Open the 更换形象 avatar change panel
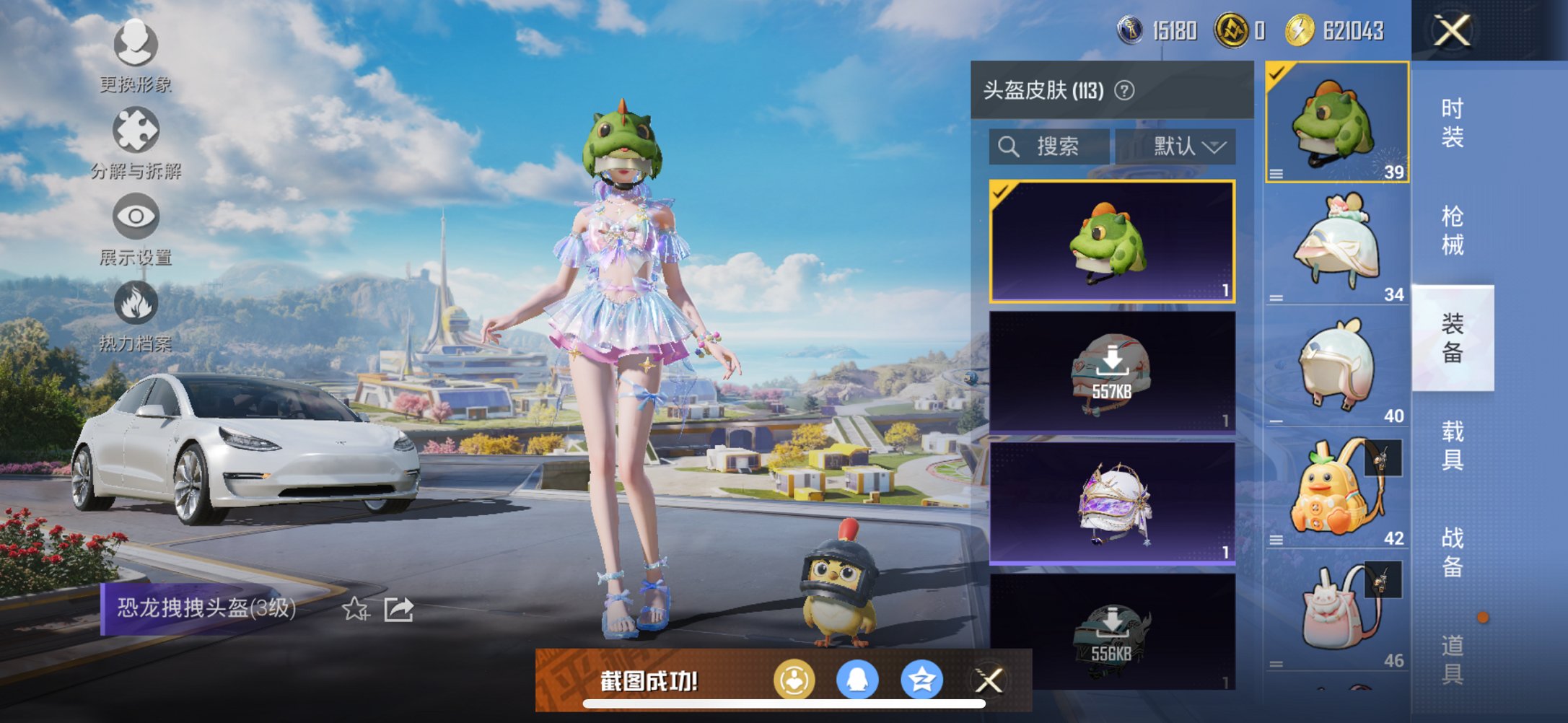 click(134, 46)
